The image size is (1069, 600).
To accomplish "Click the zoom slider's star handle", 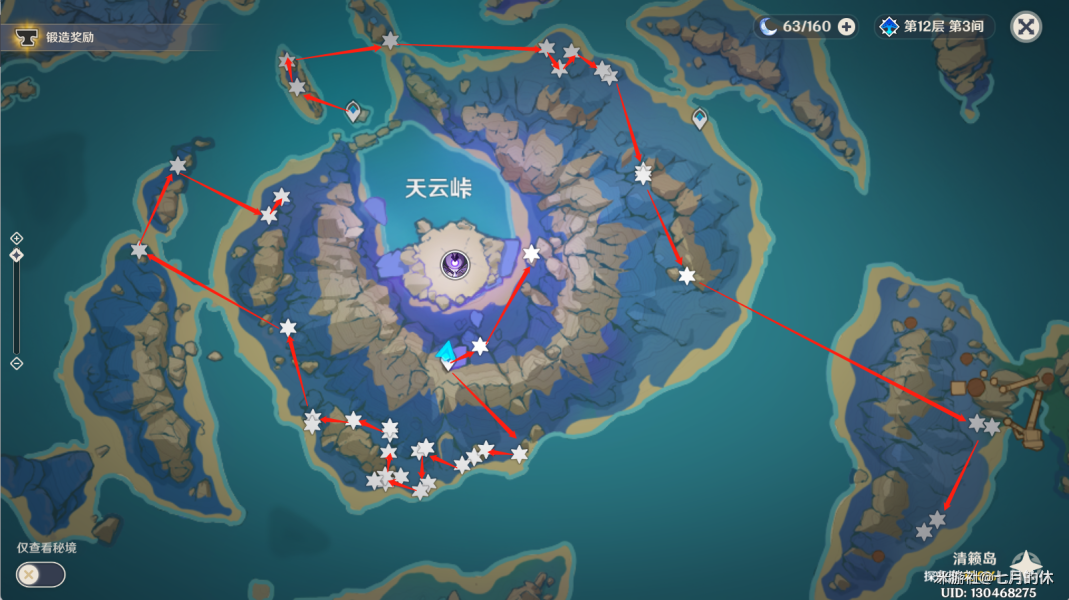I will coord(16,255).
